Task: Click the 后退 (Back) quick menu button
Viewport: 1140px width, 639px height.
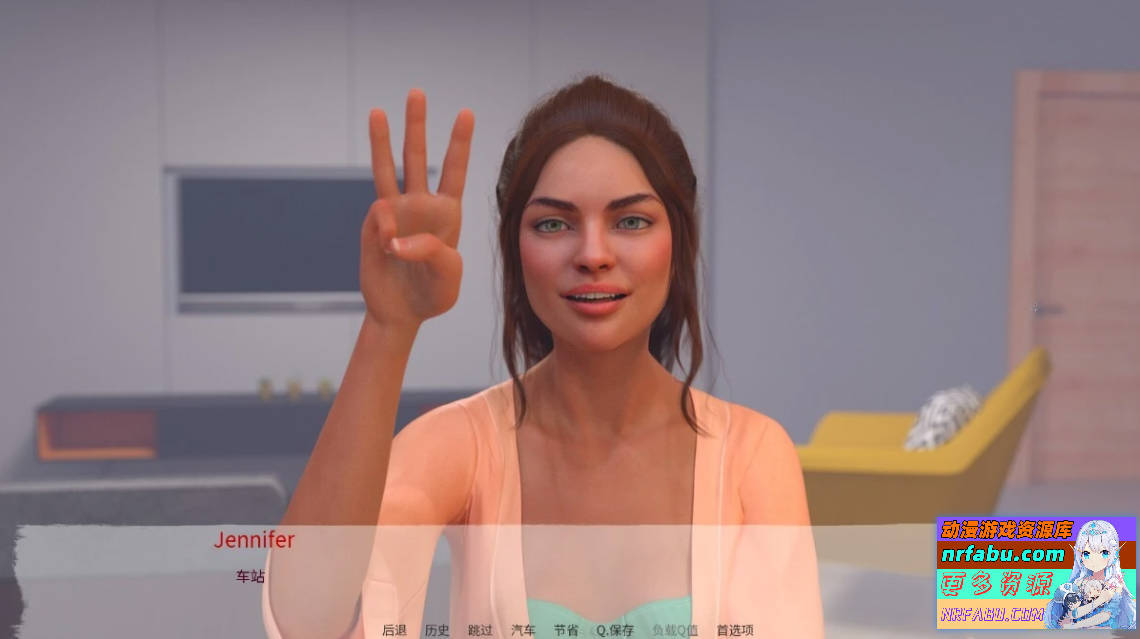Action: [395, 630]
